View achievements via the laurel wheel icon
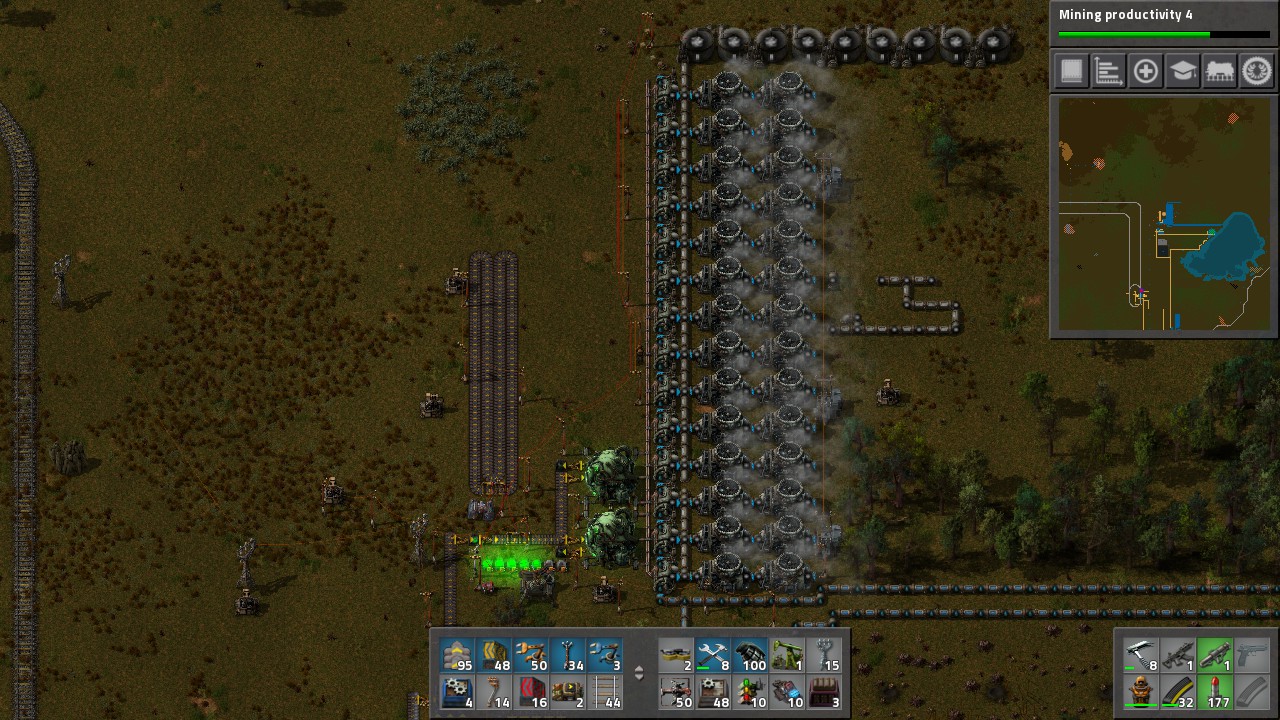This screenshot has height=720, width=1280. [1255, 71]
